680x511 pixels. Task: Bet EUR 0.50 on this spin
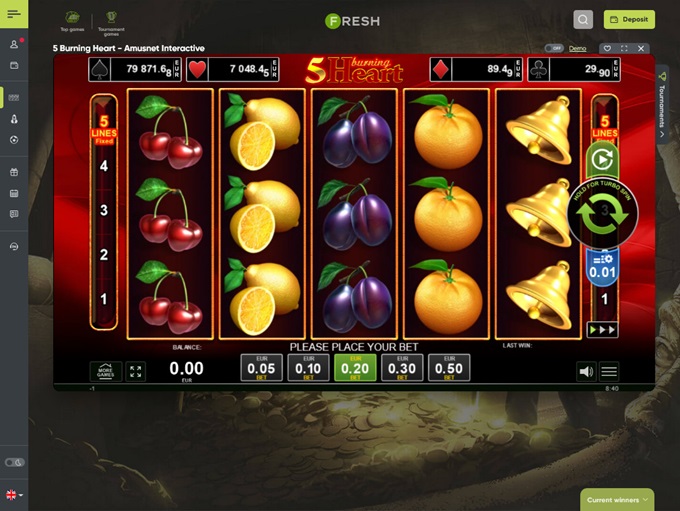click(449, 367)
